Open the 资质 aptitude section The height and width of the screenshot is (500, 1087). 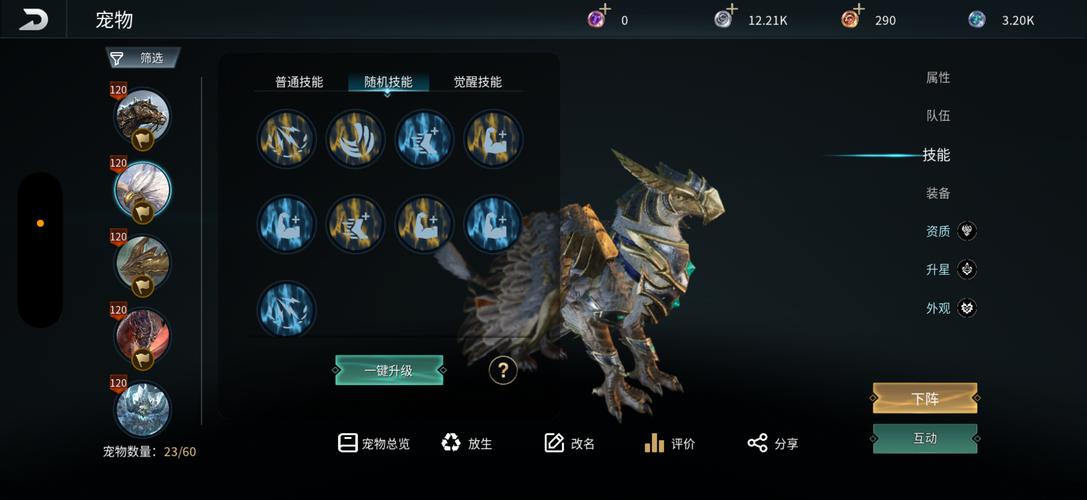coord(938,231)
